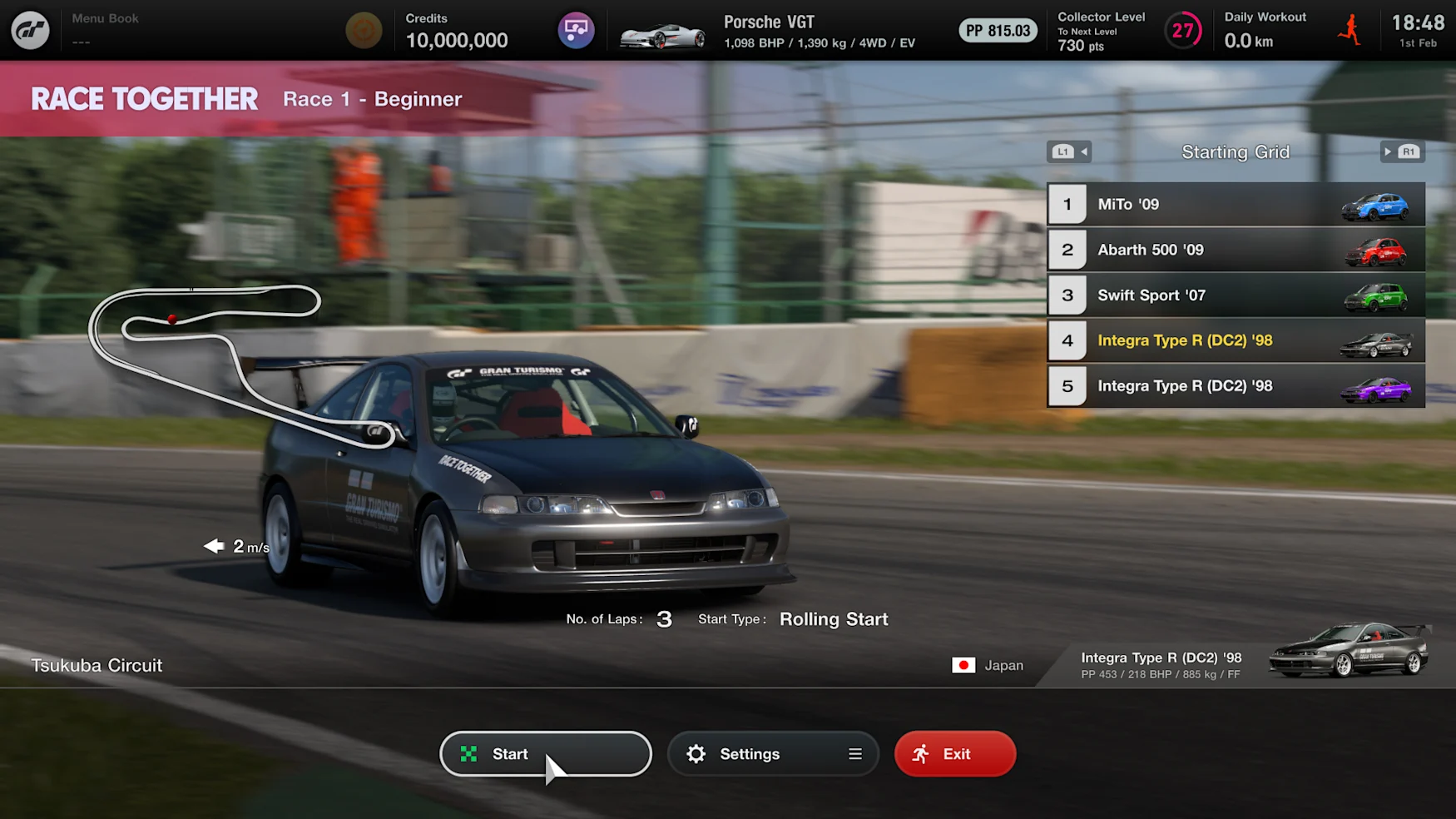Show previous panel with left arrow
This screenshot has height=819, width=1456.
click(x=1069, y=151)
